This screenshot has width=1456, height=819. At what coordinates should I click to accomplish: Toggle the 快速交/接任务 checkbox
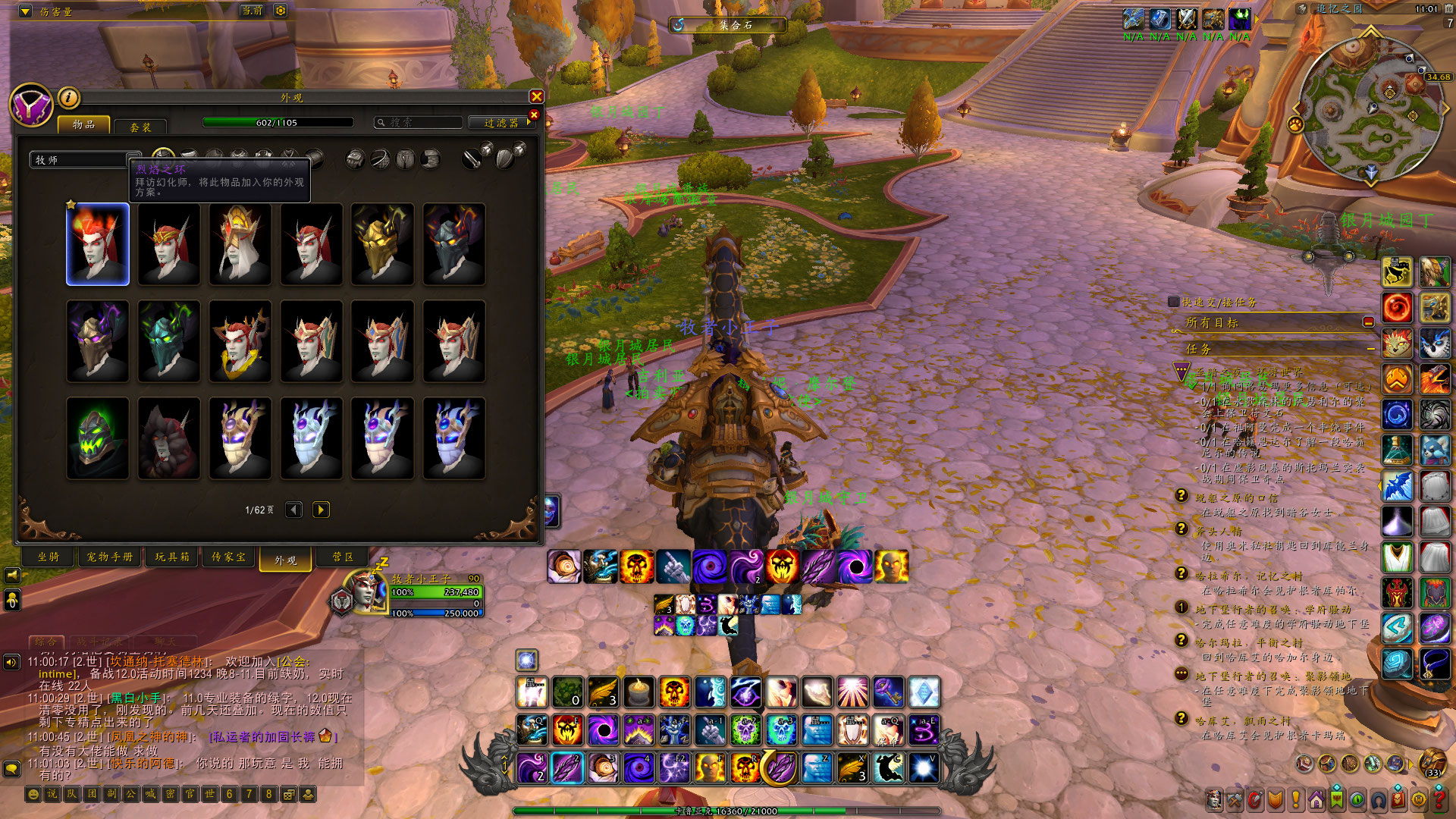[1174, 302]
